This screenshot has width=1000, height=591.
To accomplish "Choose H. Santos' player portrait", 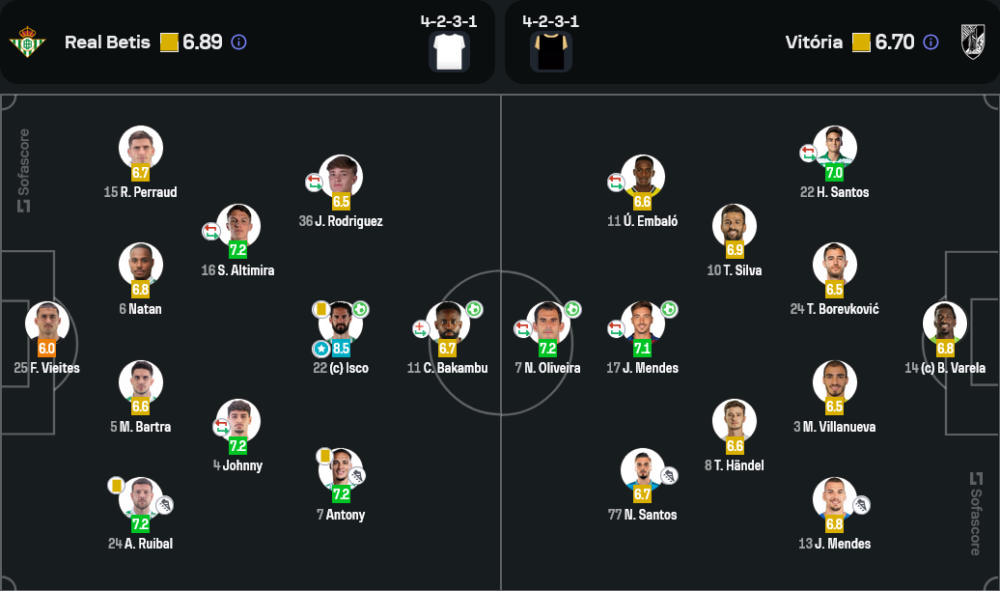I will pyautogui.click(x=834, y=147).
